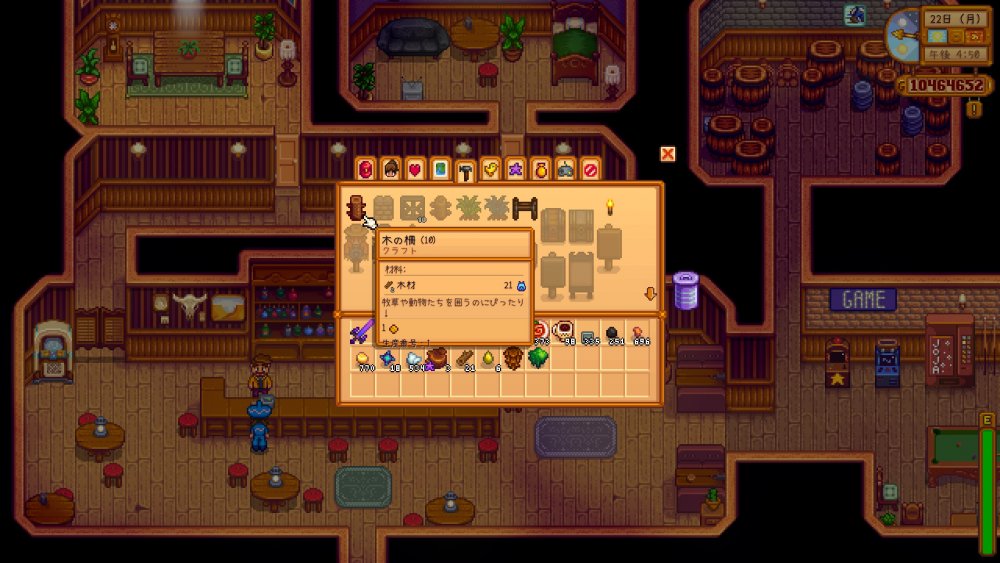1000x563 pixels.
Task: Switch to the inventory backpack tab
Action: pyautogui.click(x=366, y=169)
